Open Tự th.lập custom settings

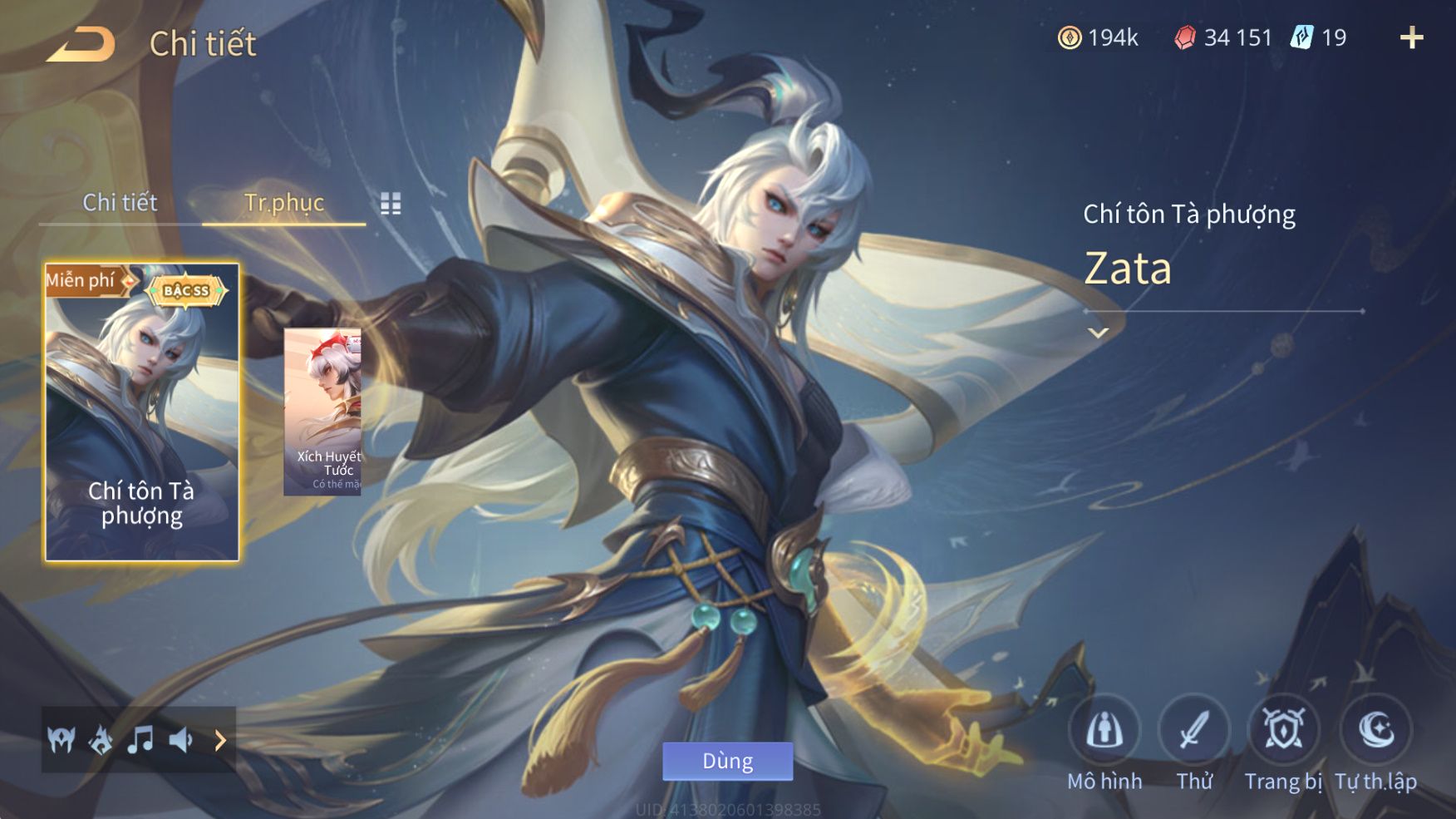click(1375, 732)
